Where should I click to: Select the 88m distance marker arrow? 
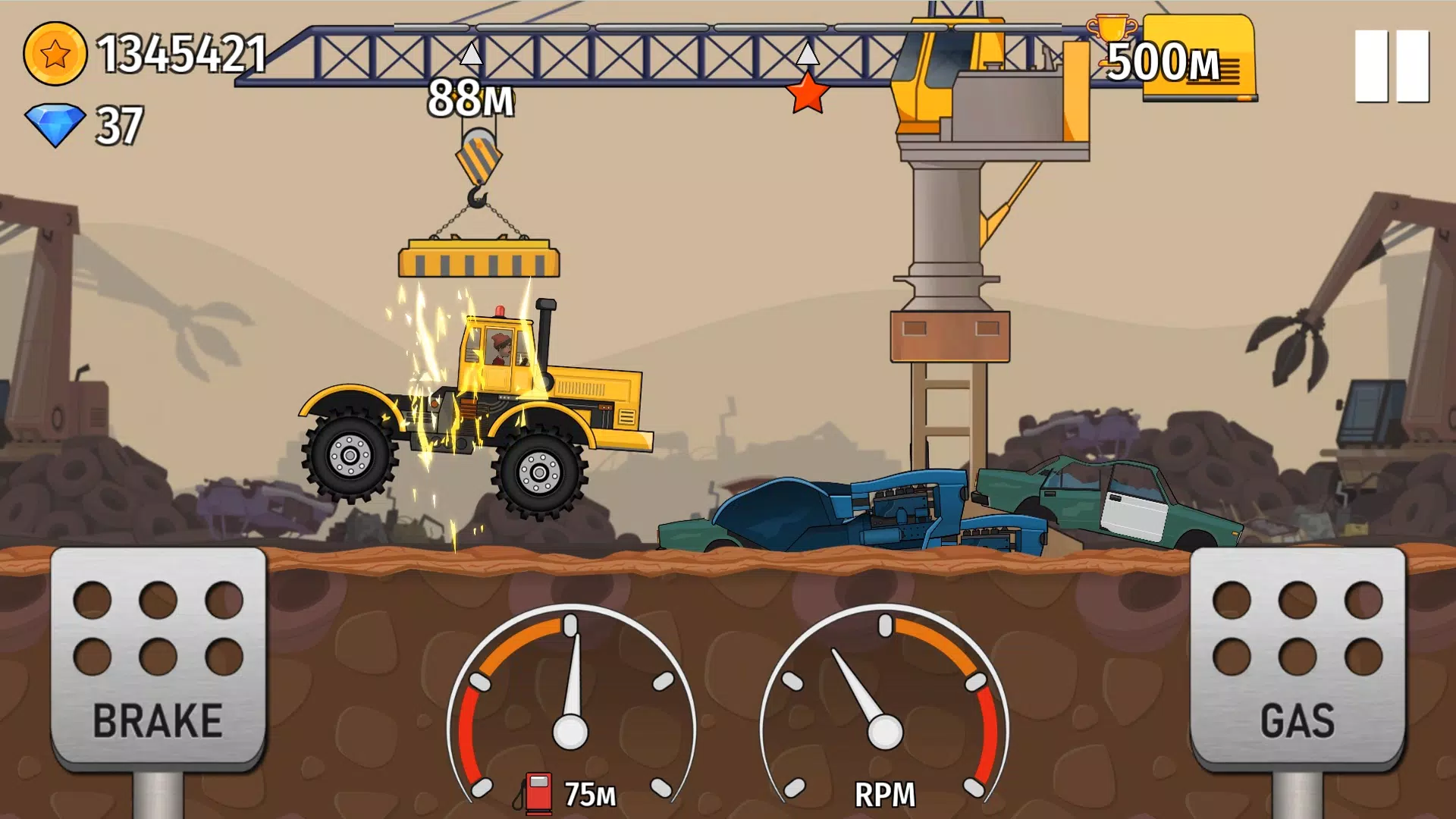[x=470, y=55]
